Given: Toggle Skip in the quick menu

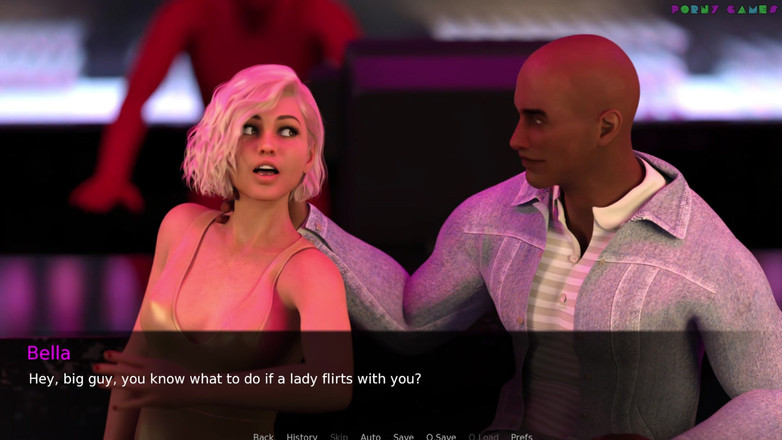Looking at the screenshot, I should click(339, 436).
